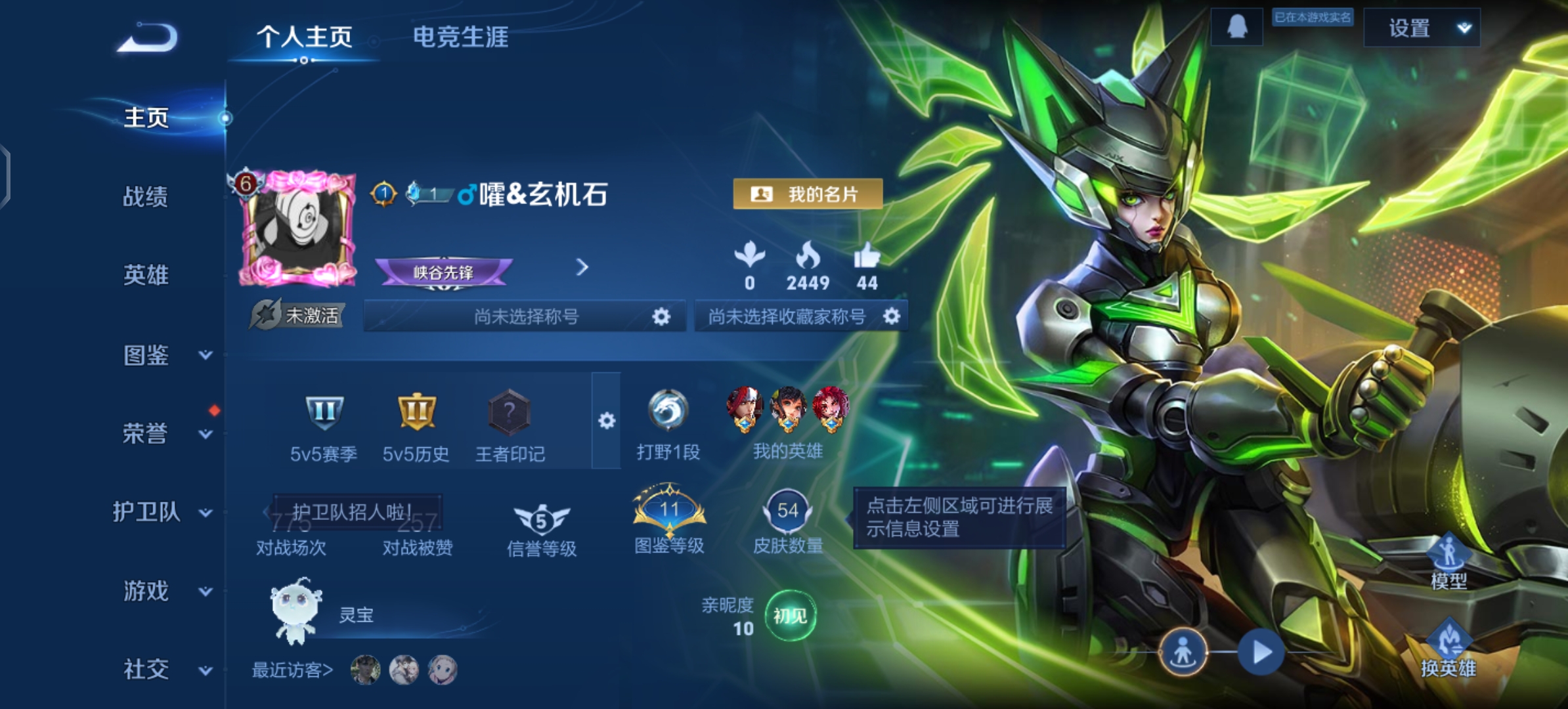Open the 荣誉 sidebar category
The height and width of the screenshot is (709, 1568).
[x=164, y=433]
